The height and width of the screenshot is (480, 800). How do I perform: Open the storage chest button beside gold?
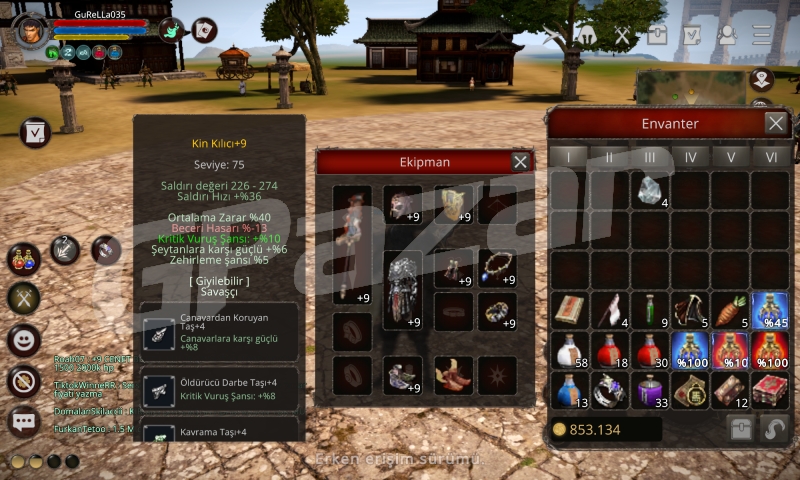[x=740, y=428]
